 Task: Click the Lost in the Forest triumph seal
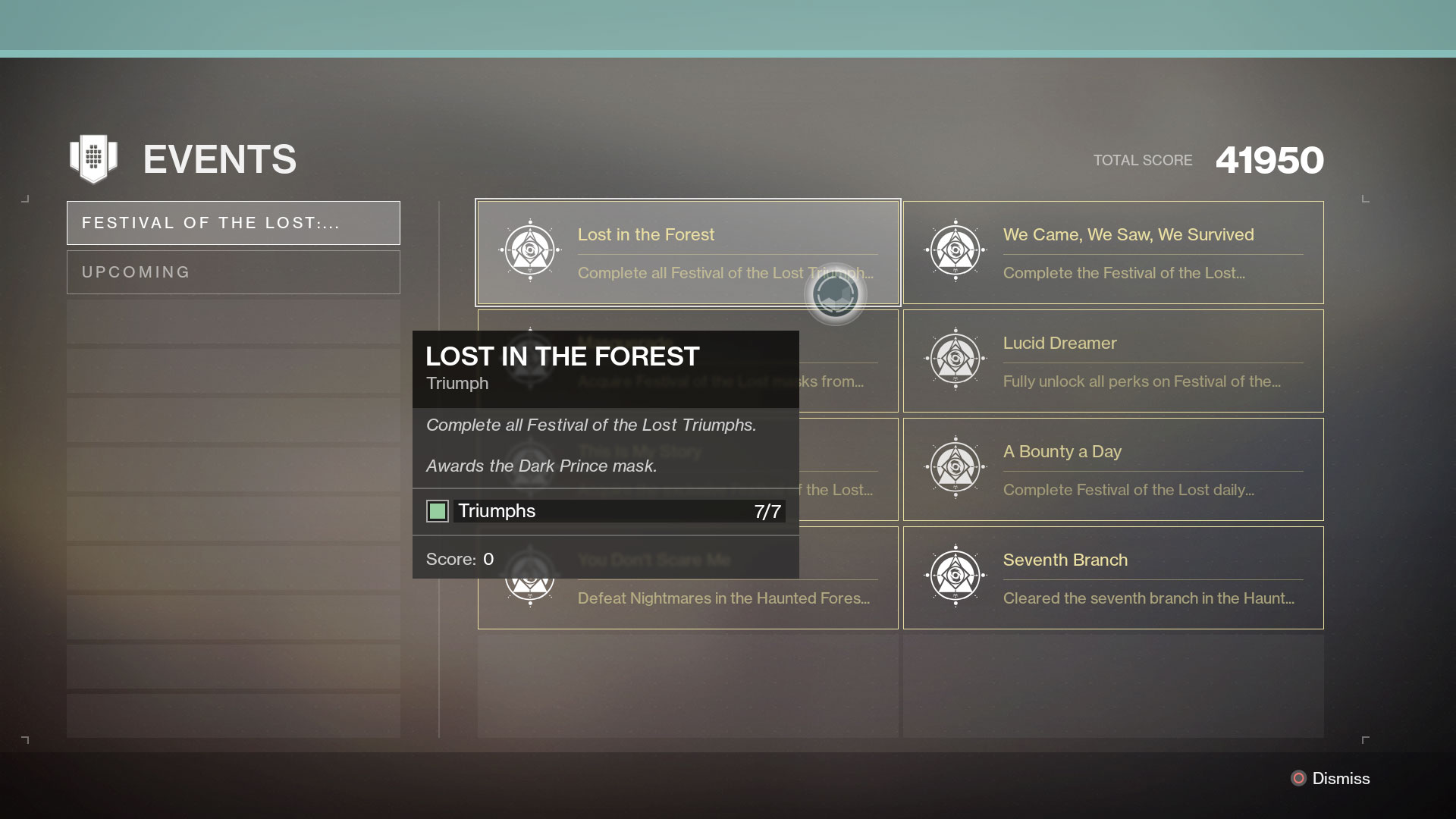pos(529,249)
